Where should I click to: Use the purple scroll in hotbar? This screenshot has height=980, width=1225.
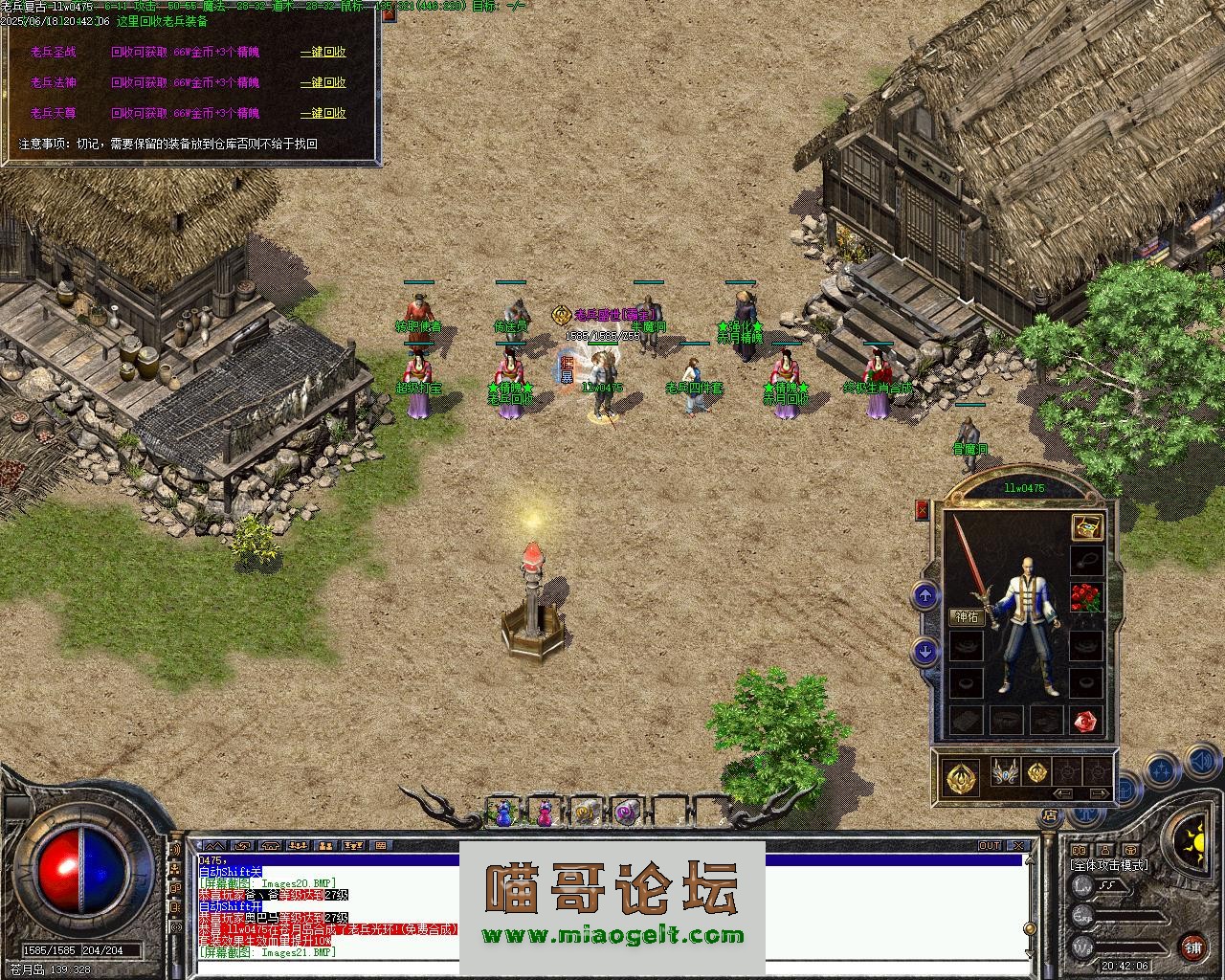point(626,813)
